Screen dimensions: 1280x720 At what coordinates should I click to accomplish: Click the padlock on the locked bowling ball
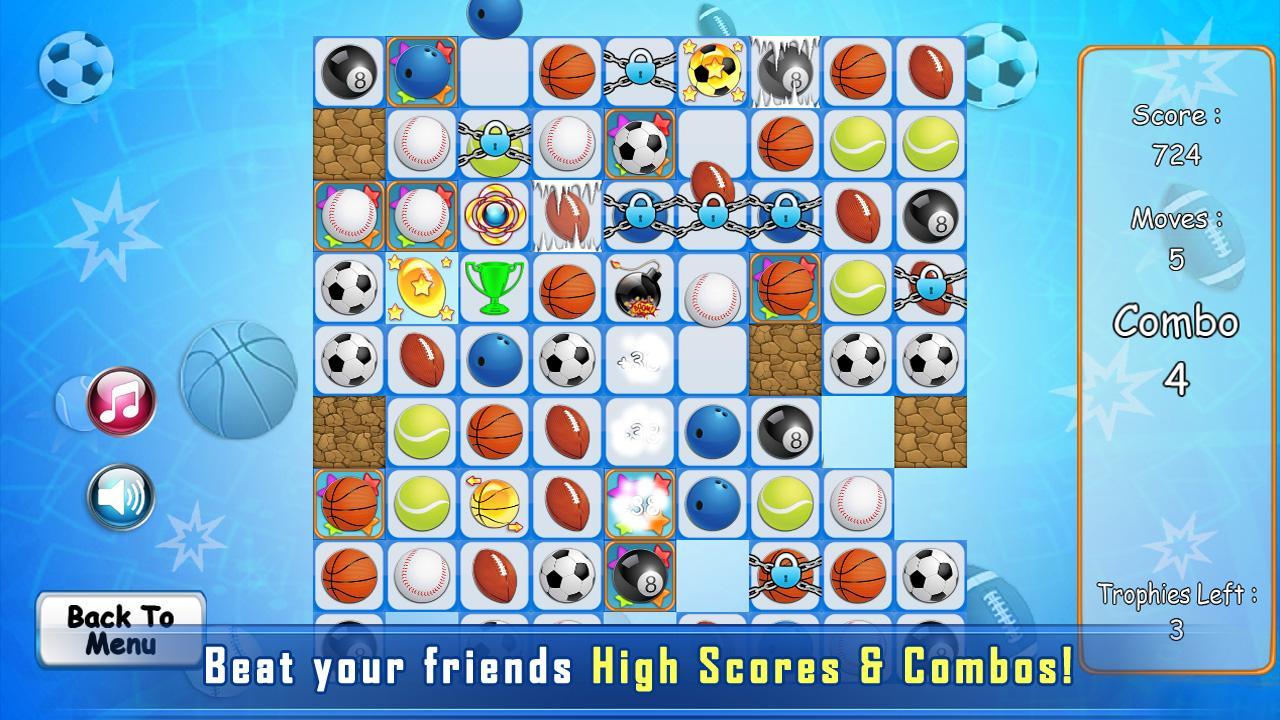pyautogui.click(x=639, y=216)
